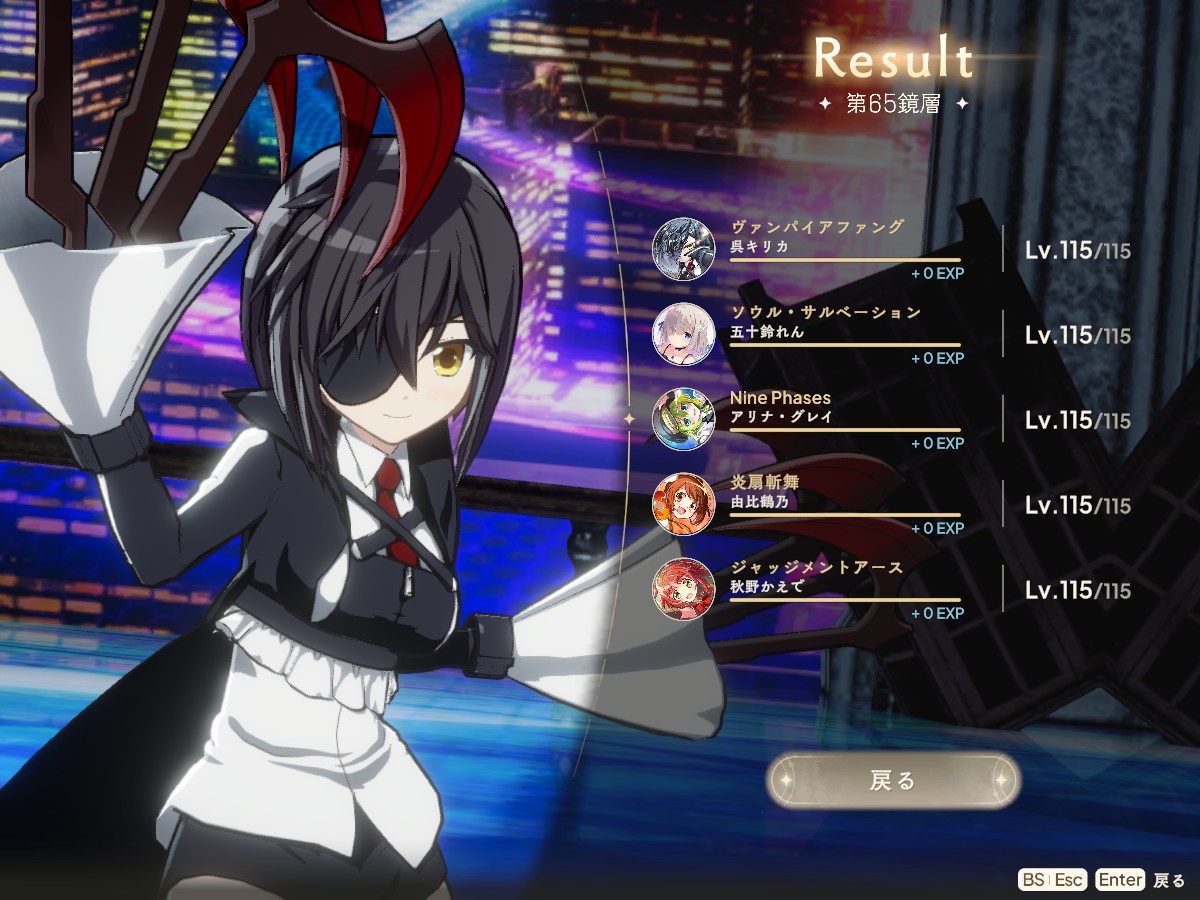
Task: Select 呉キリカ's portrait icon
Action: pos(684,249)
